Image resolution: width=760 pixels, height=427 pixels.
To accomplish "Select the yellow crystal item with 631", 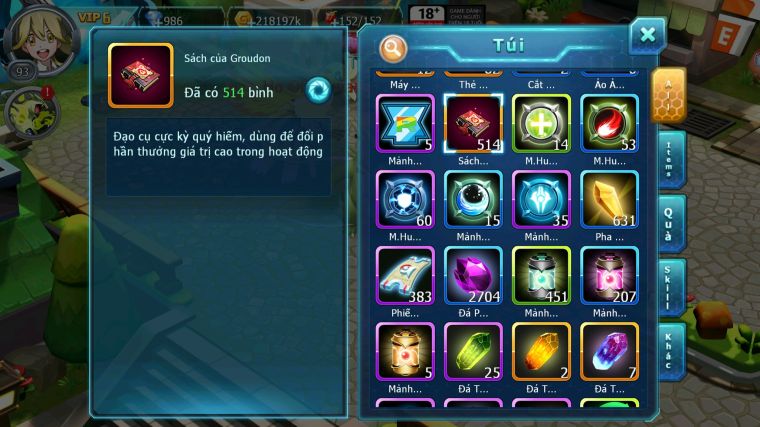I will click(609, 199).
